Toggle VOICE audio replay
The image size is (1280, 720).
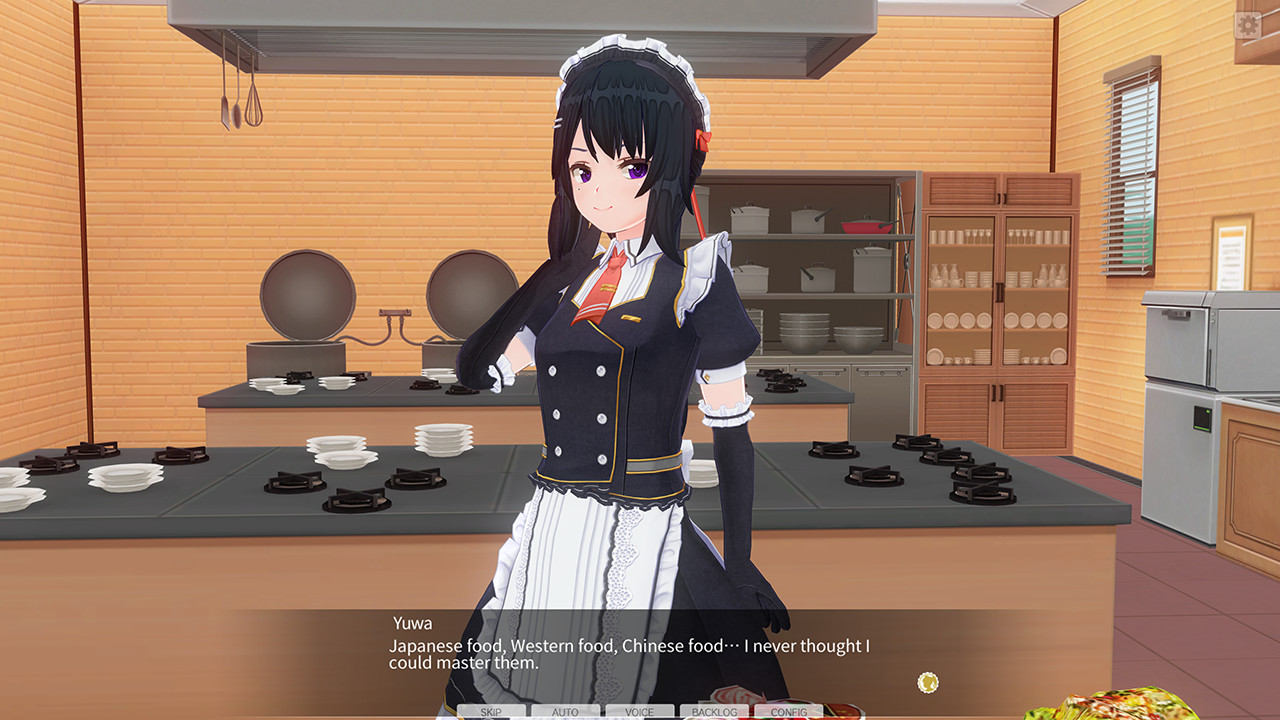639,712
